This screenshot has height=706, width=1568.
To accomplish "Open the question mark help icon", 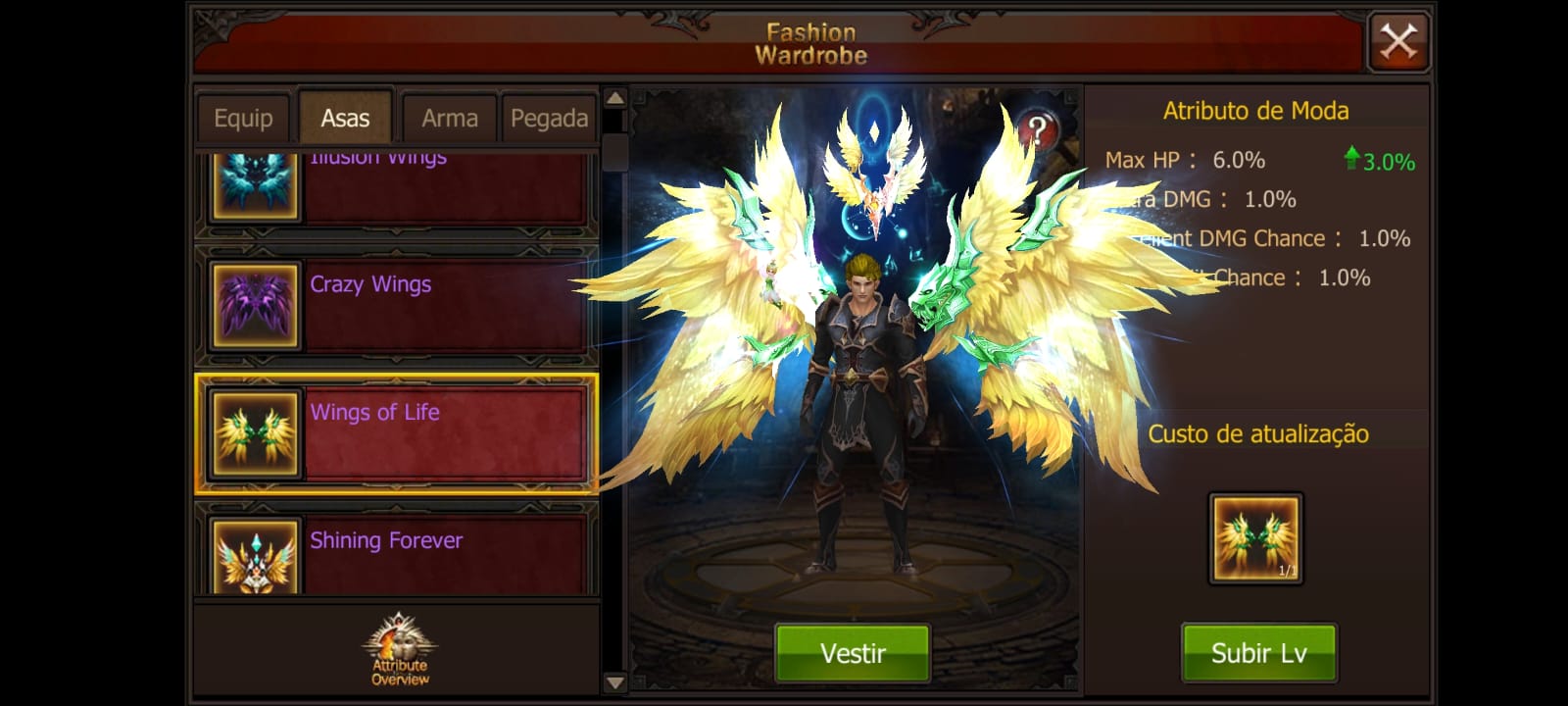I will coord(1037,130).
